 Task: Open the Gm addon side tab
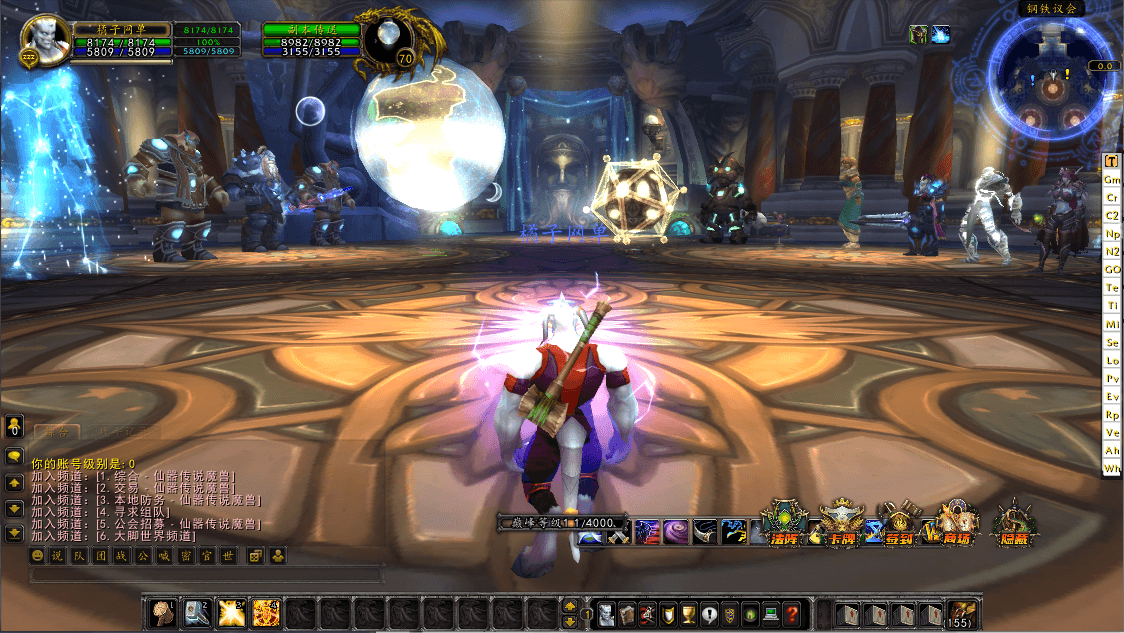tap(1111, 179)
